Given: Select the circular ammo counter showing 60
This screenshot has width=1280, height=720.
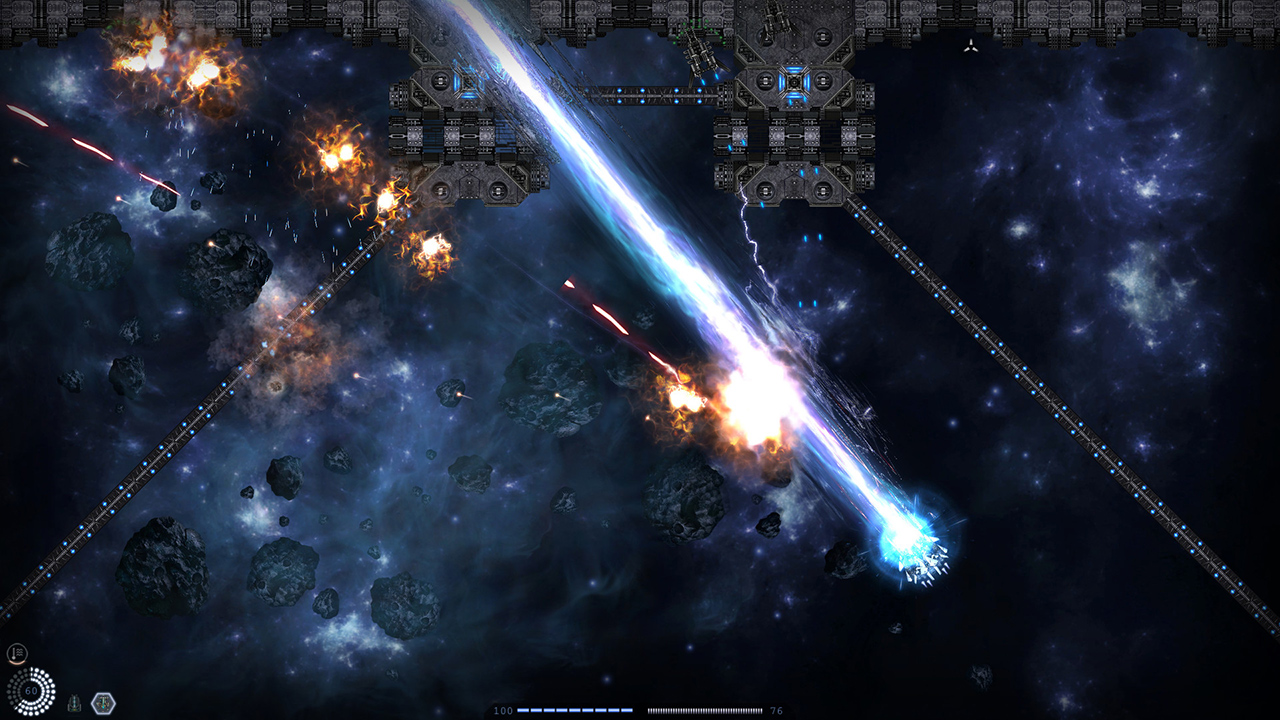Looking at the screenshot, I should pyautogui.click(x=30, y=690).
